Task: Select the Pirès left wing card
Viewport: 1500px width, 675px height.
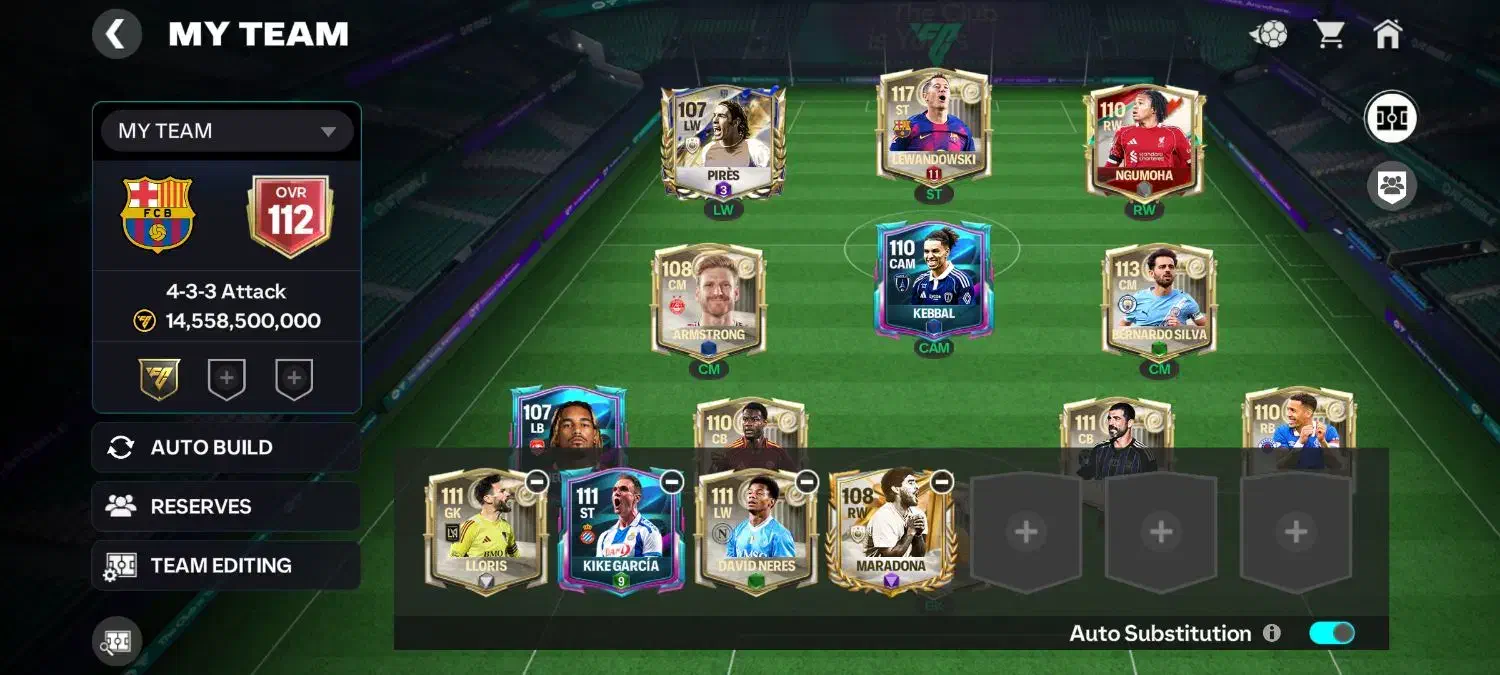Action: [x=723, y=142]
